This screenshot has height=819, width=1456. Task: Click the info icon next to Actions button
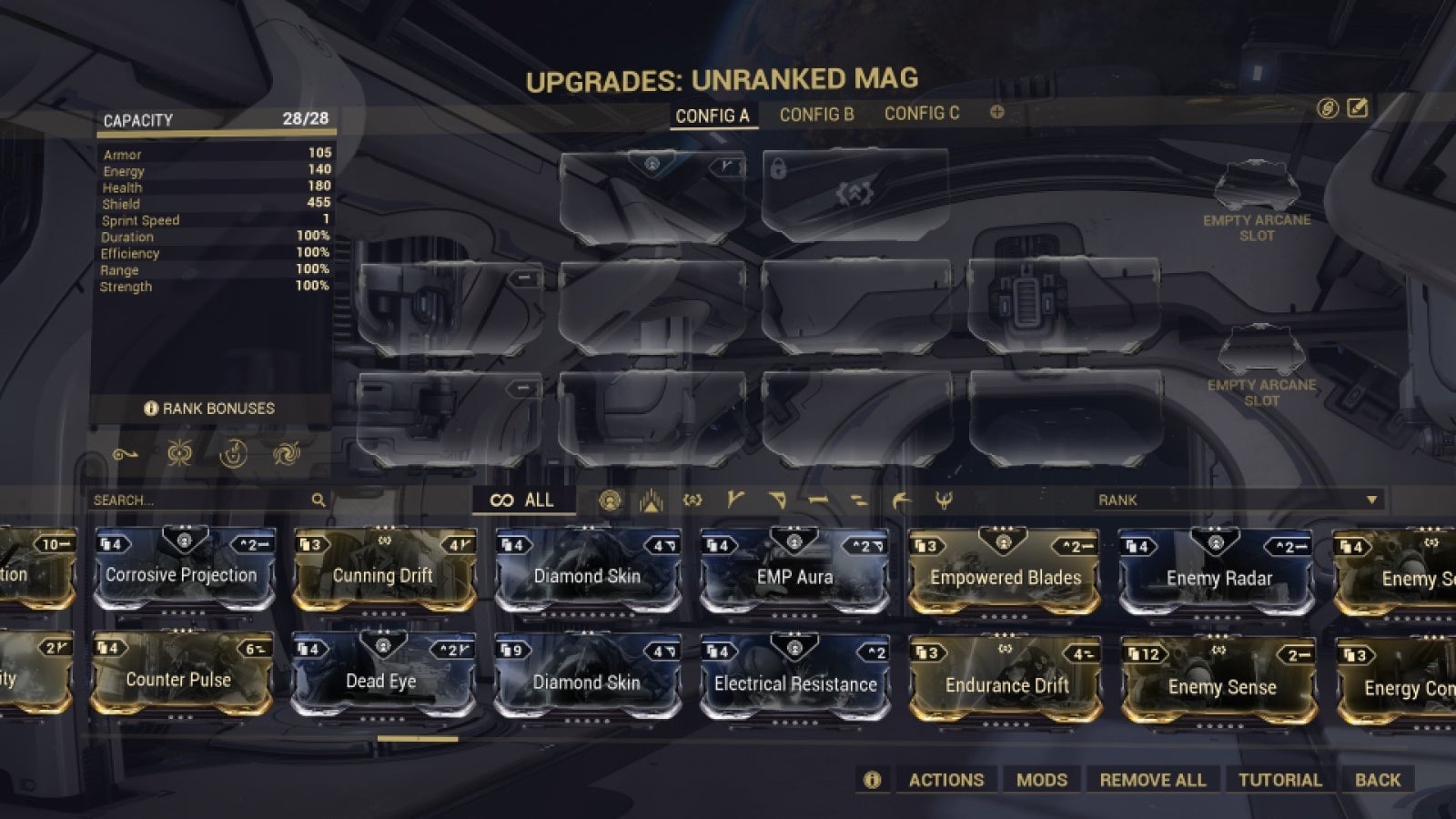[872, 780]
